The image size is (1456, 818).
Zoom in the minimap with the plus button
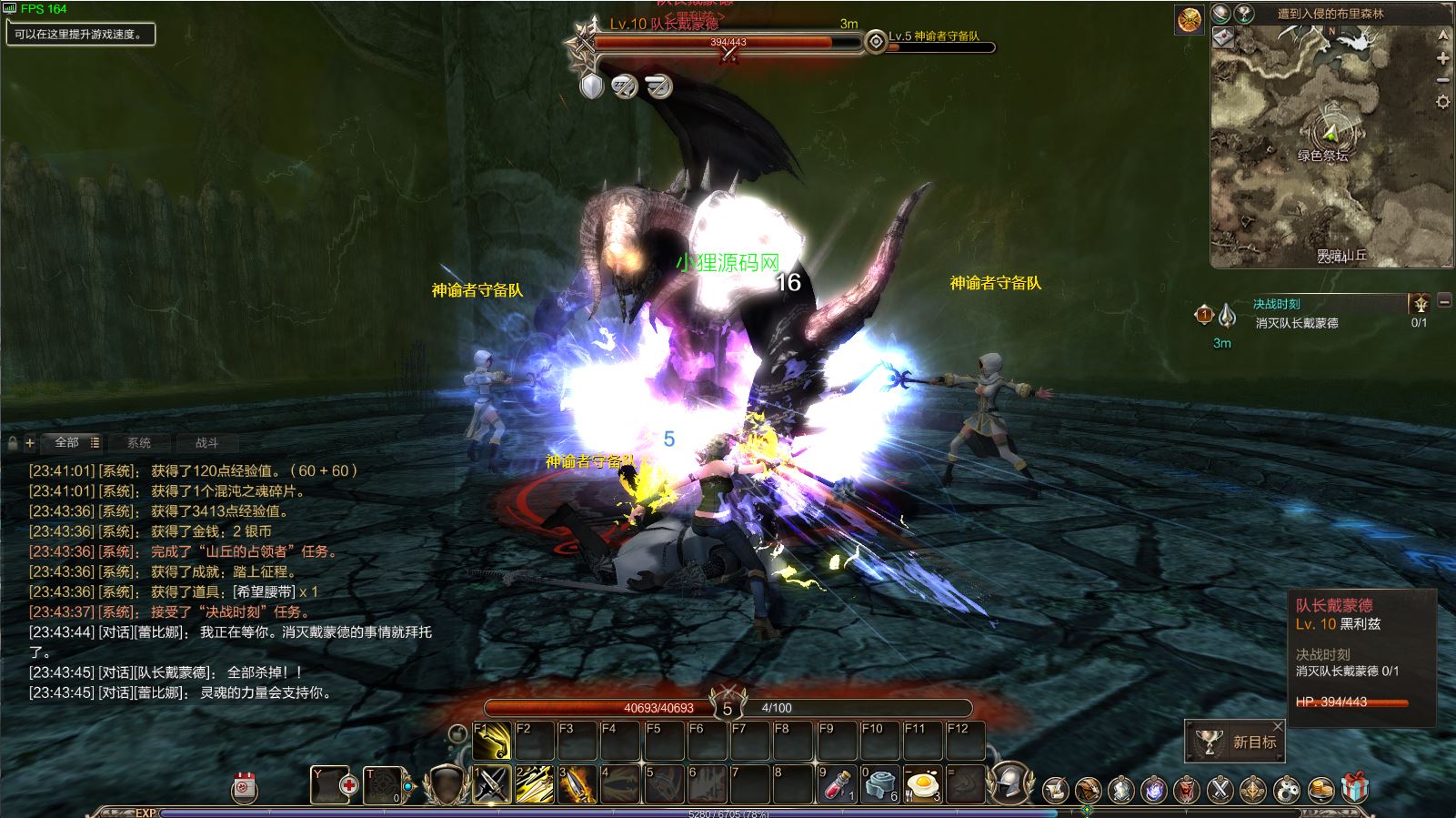pos(1442,58)
